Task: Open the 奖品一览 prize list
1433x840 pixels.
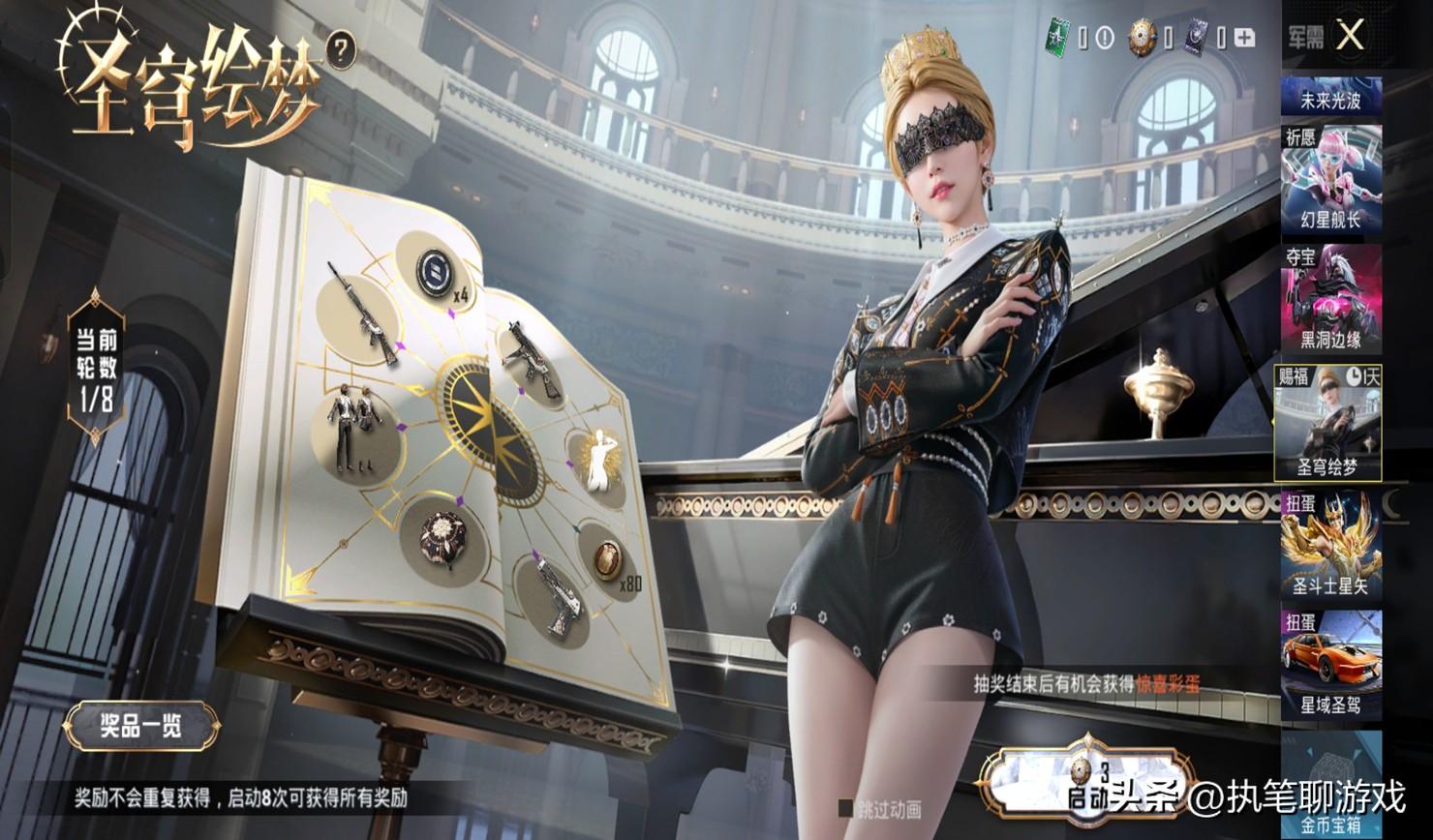Action: coord(141,725)
